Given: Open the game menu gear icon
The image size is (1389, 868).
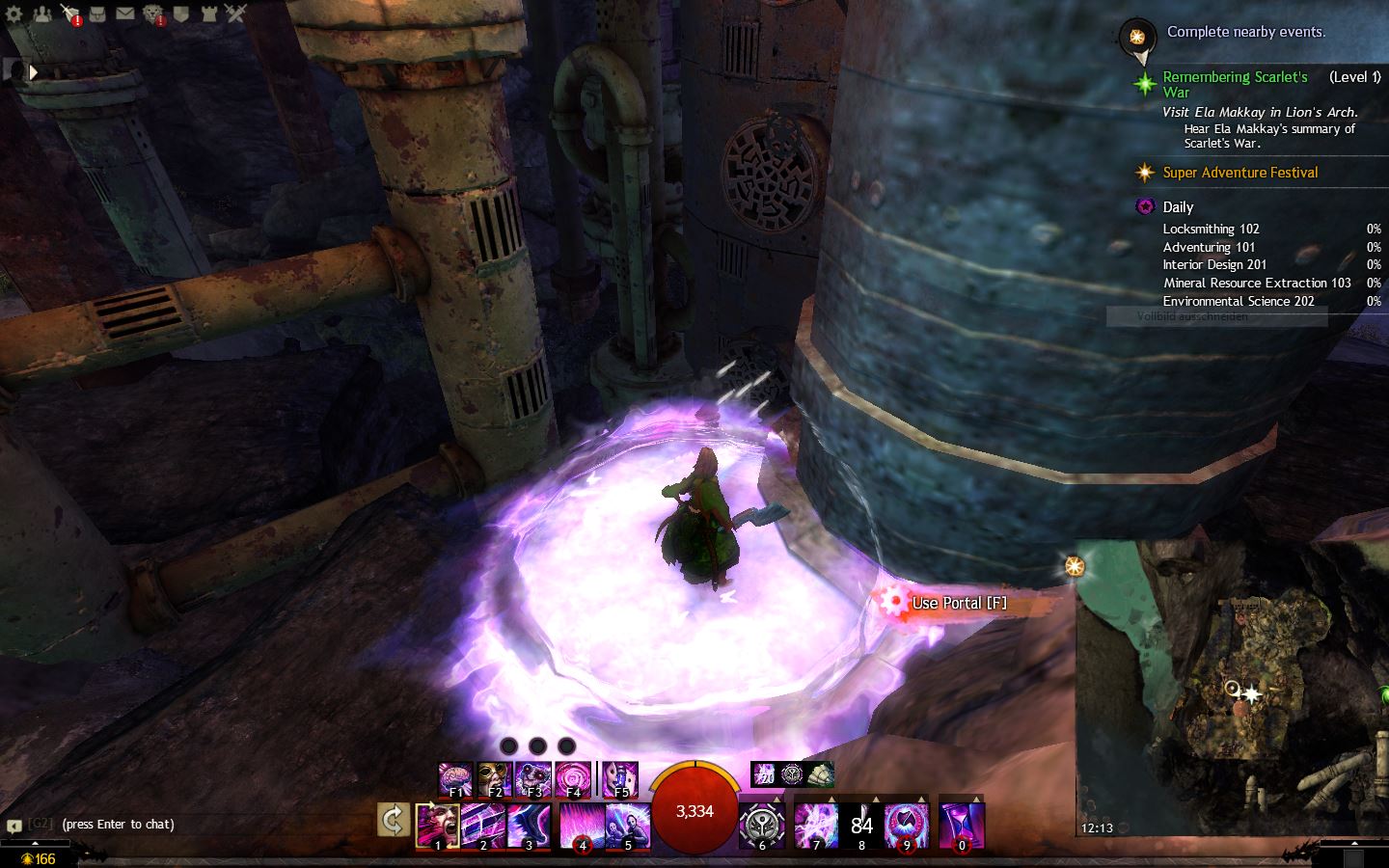Looking at the screenshot, I should click(x=14, y=14).
